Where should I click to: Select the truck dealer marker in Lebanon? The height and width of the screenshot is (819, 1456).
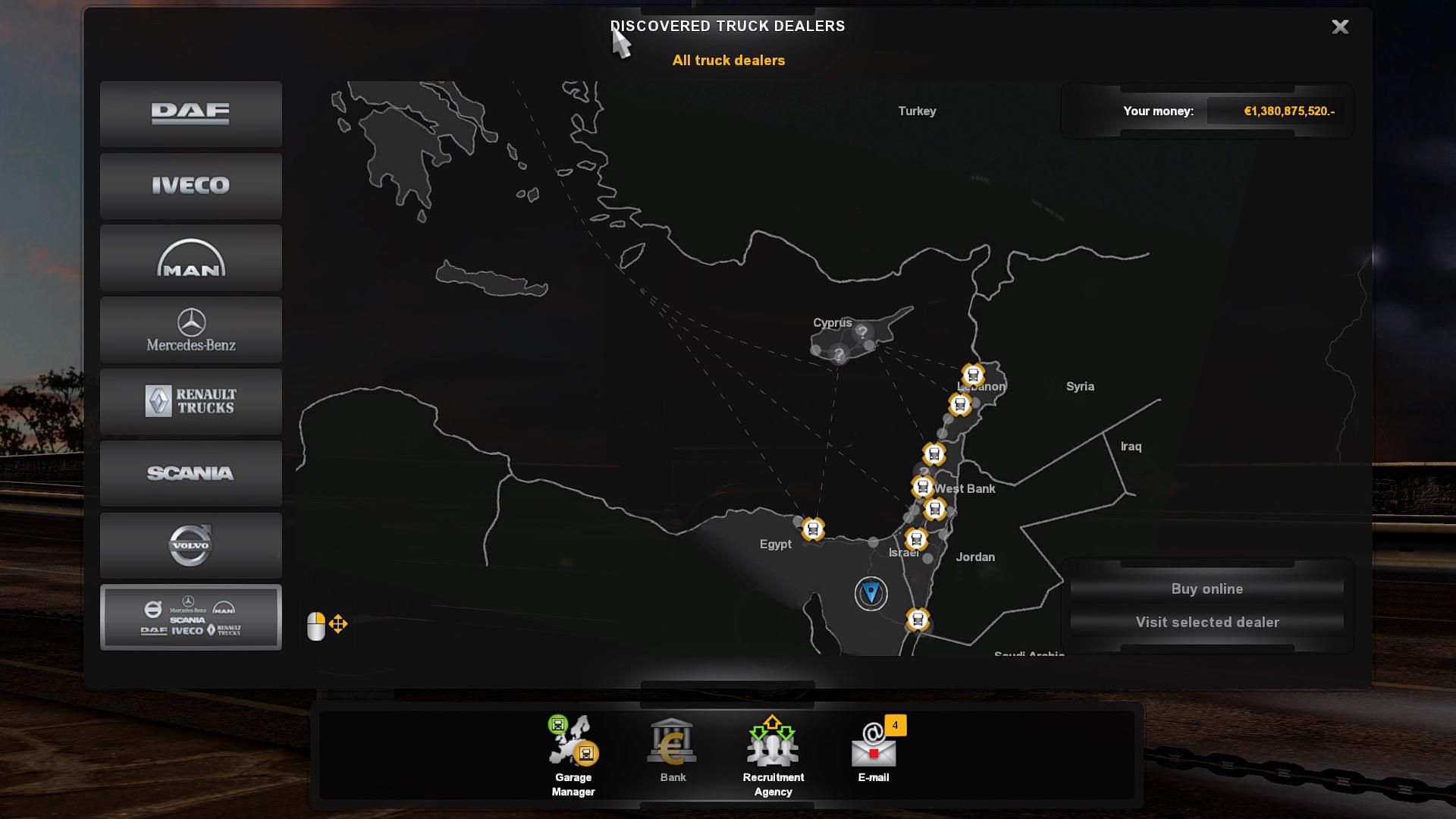973,375
